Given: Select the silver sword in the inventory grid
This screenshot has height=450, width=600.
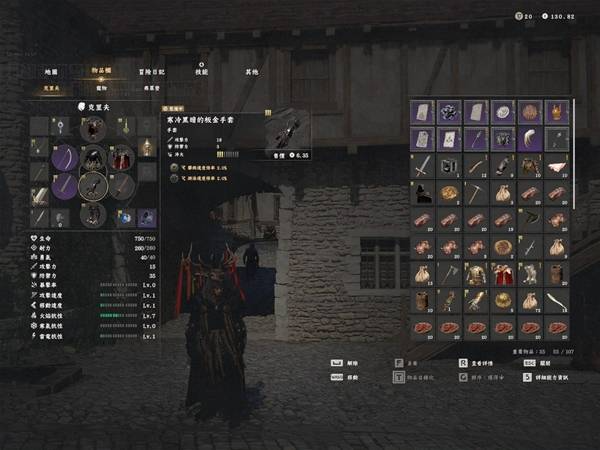Looking at the screenshot, I should point(422,166).
